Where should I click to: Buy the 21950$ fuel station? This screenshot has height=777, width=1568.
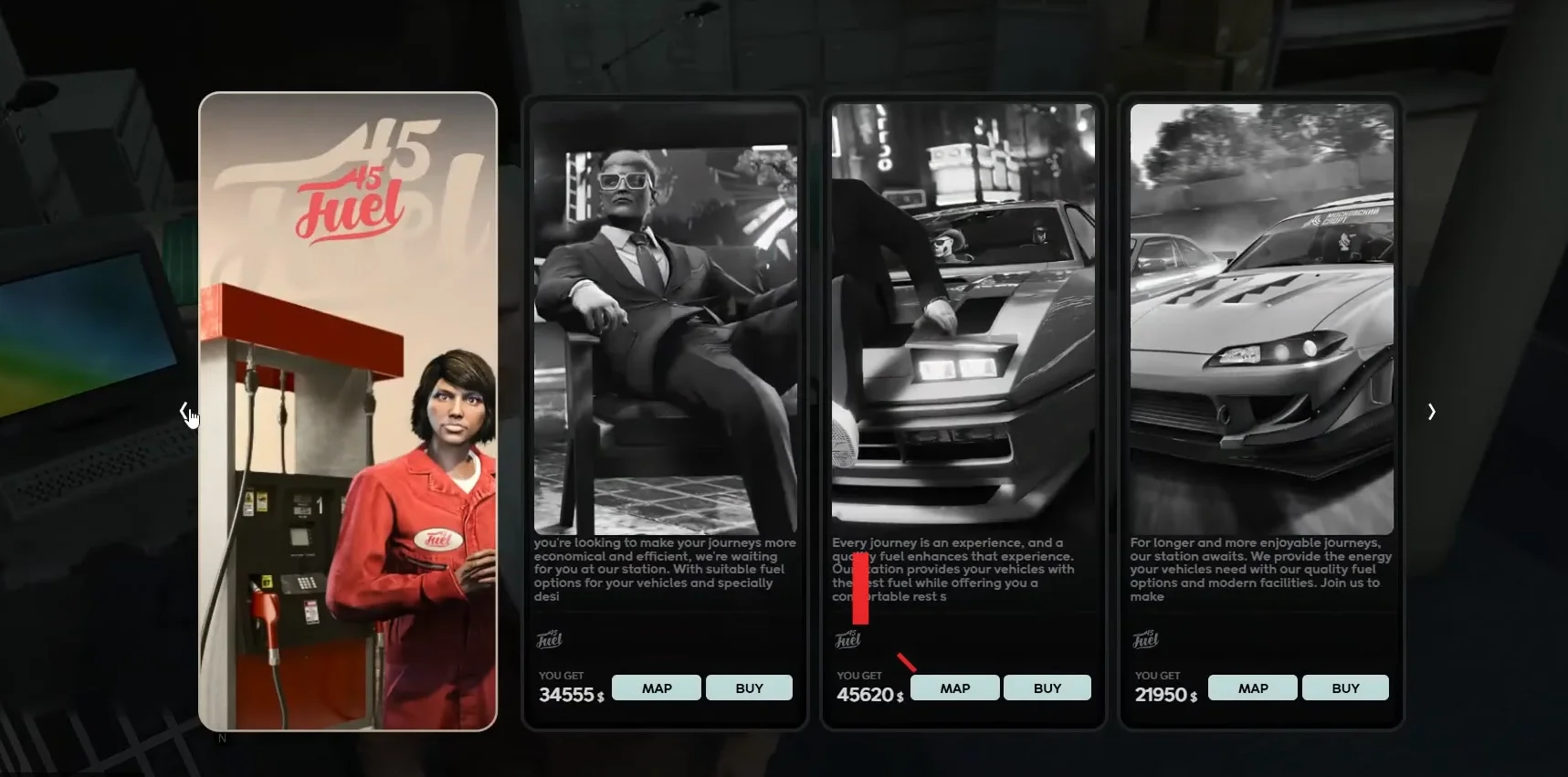point(1345,688)
